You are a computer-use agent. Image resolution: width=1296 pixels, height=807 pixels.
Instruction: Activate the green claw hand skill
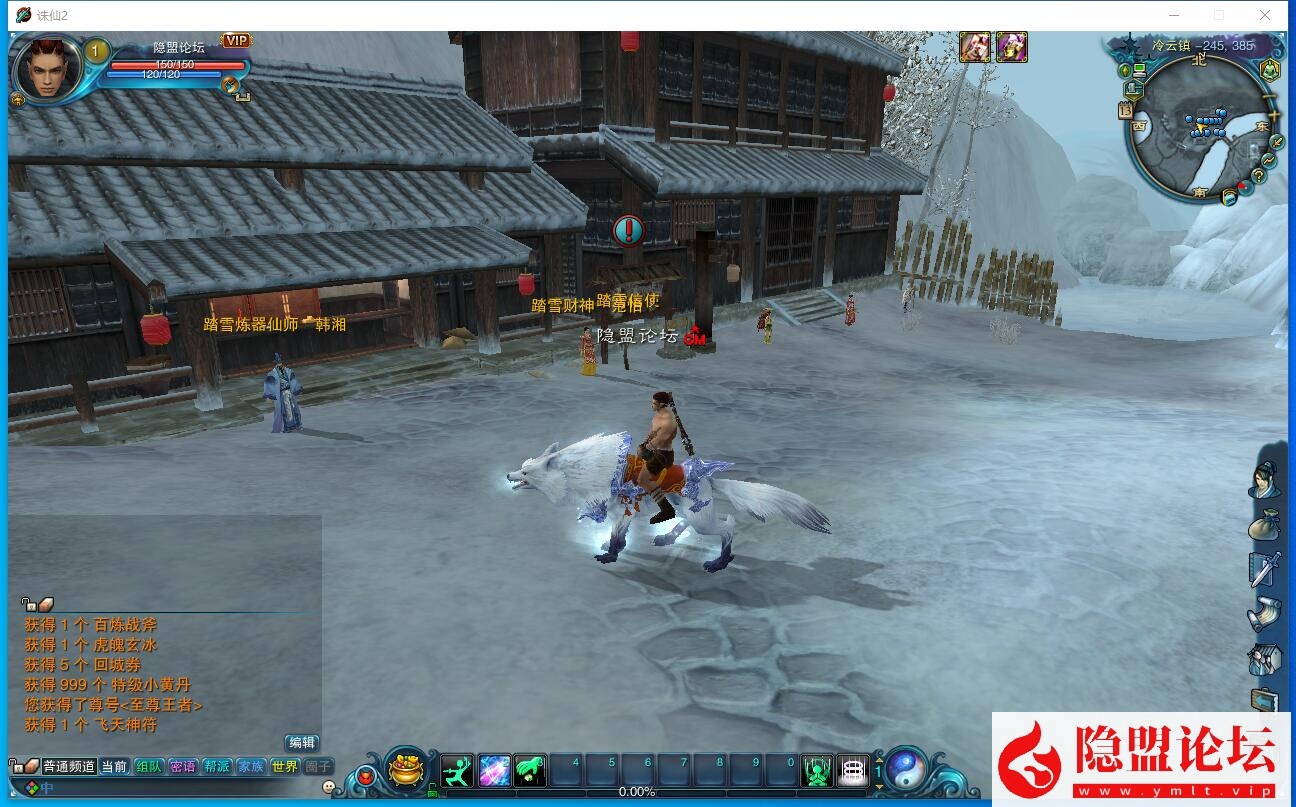(x=531, y=770)
